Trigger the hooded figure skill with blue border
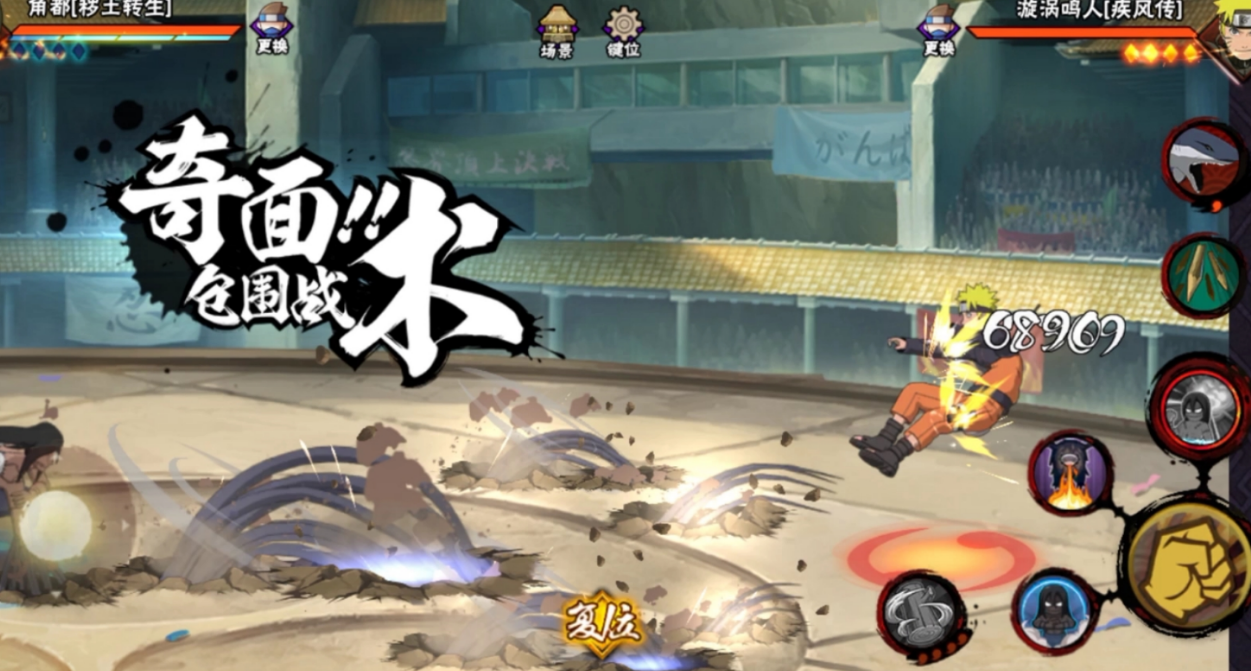 1055,609
